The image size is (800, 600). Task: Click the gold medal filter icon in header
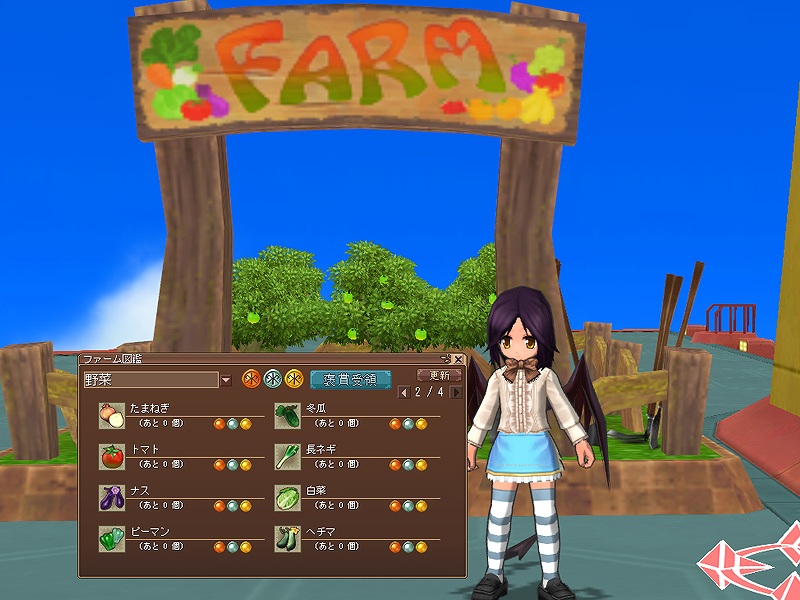tap(293, 379)
